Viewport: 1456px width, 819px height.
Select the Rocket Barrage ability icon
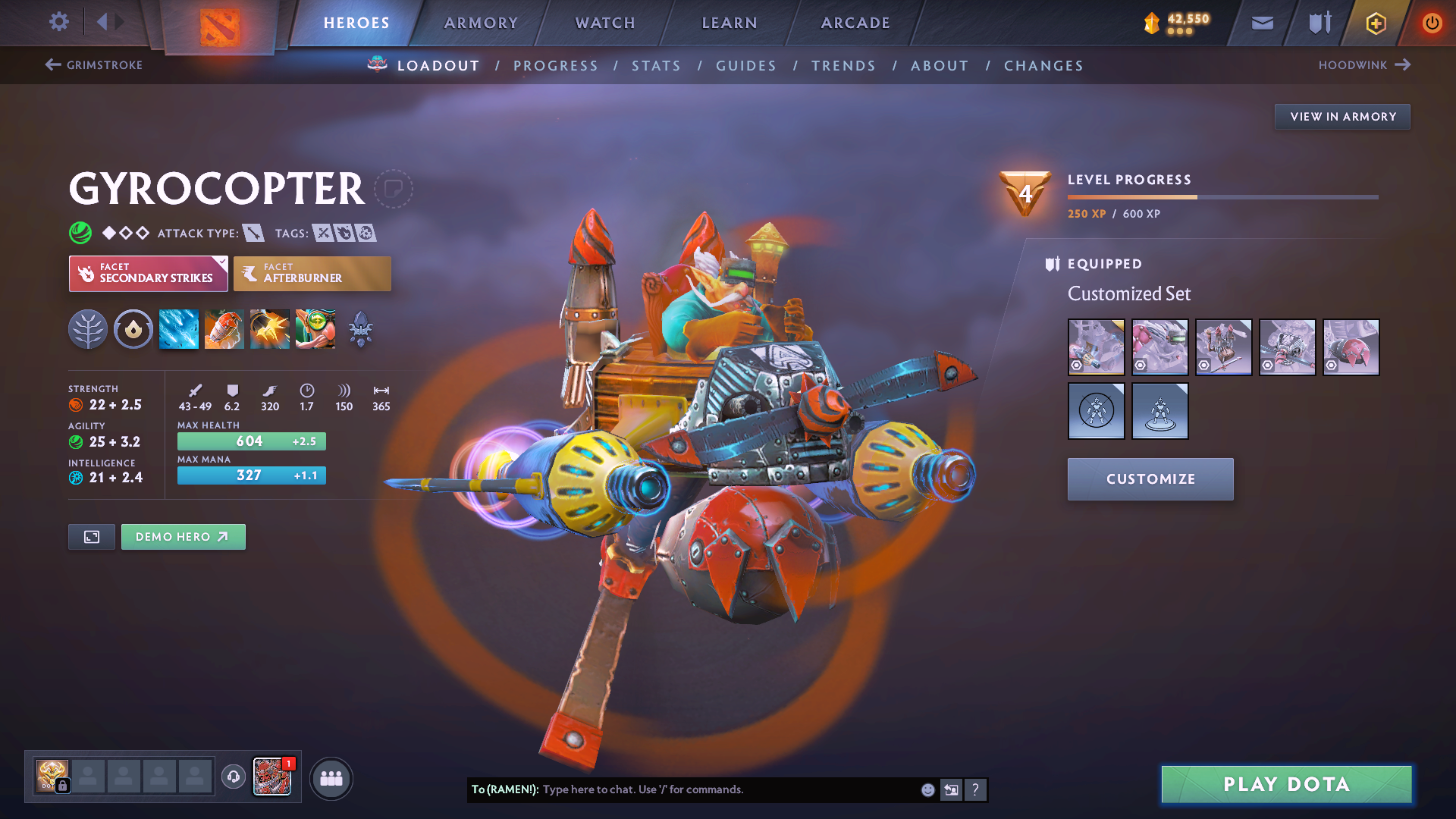point(178,329)
